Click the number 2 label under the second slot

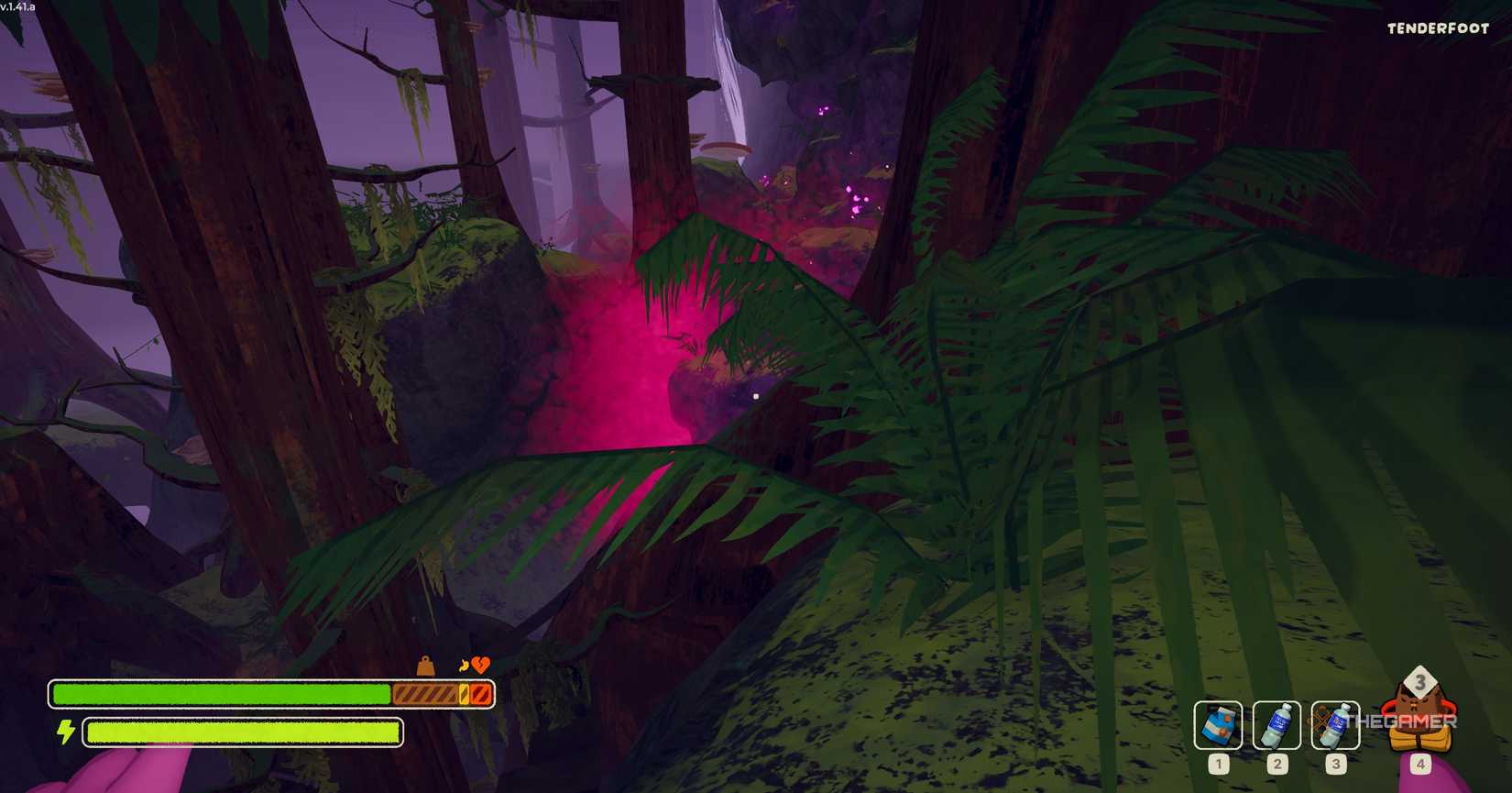coord(1276,762)
